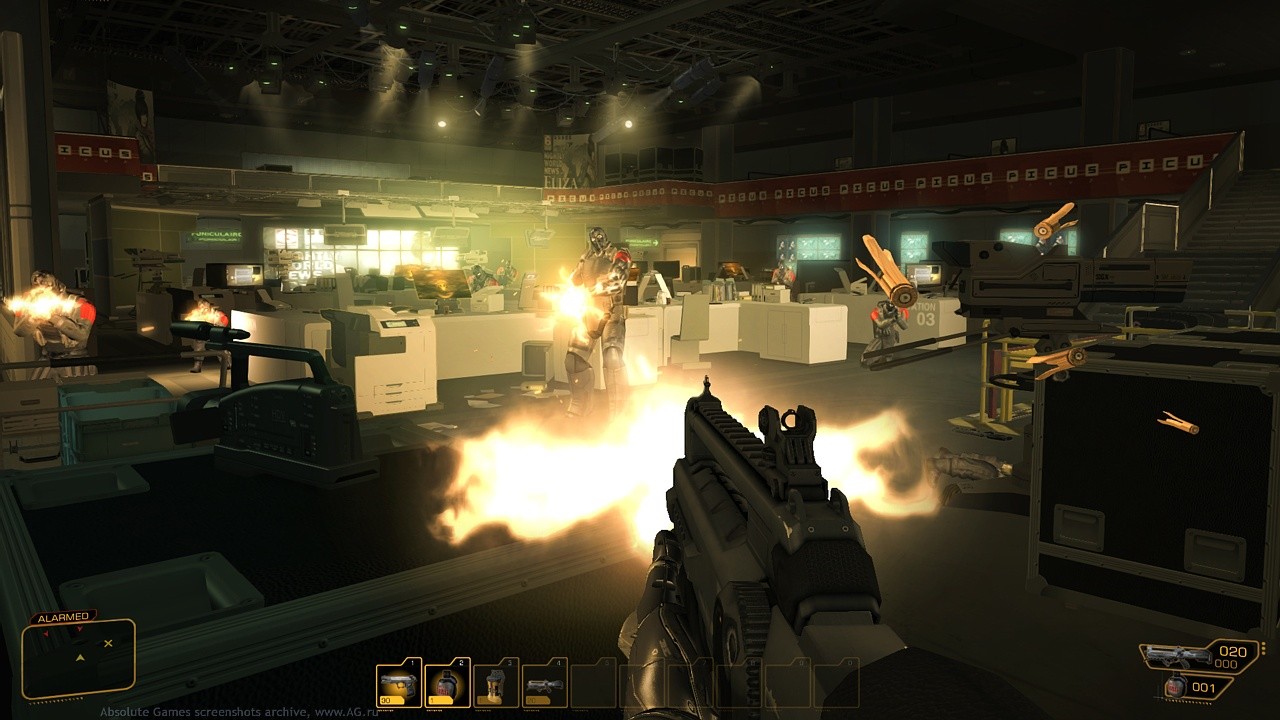This screenshot has width=1280, height=720.
Task: Equip the rifle in quickbar slot 4
Action: [x=545, y=686]
